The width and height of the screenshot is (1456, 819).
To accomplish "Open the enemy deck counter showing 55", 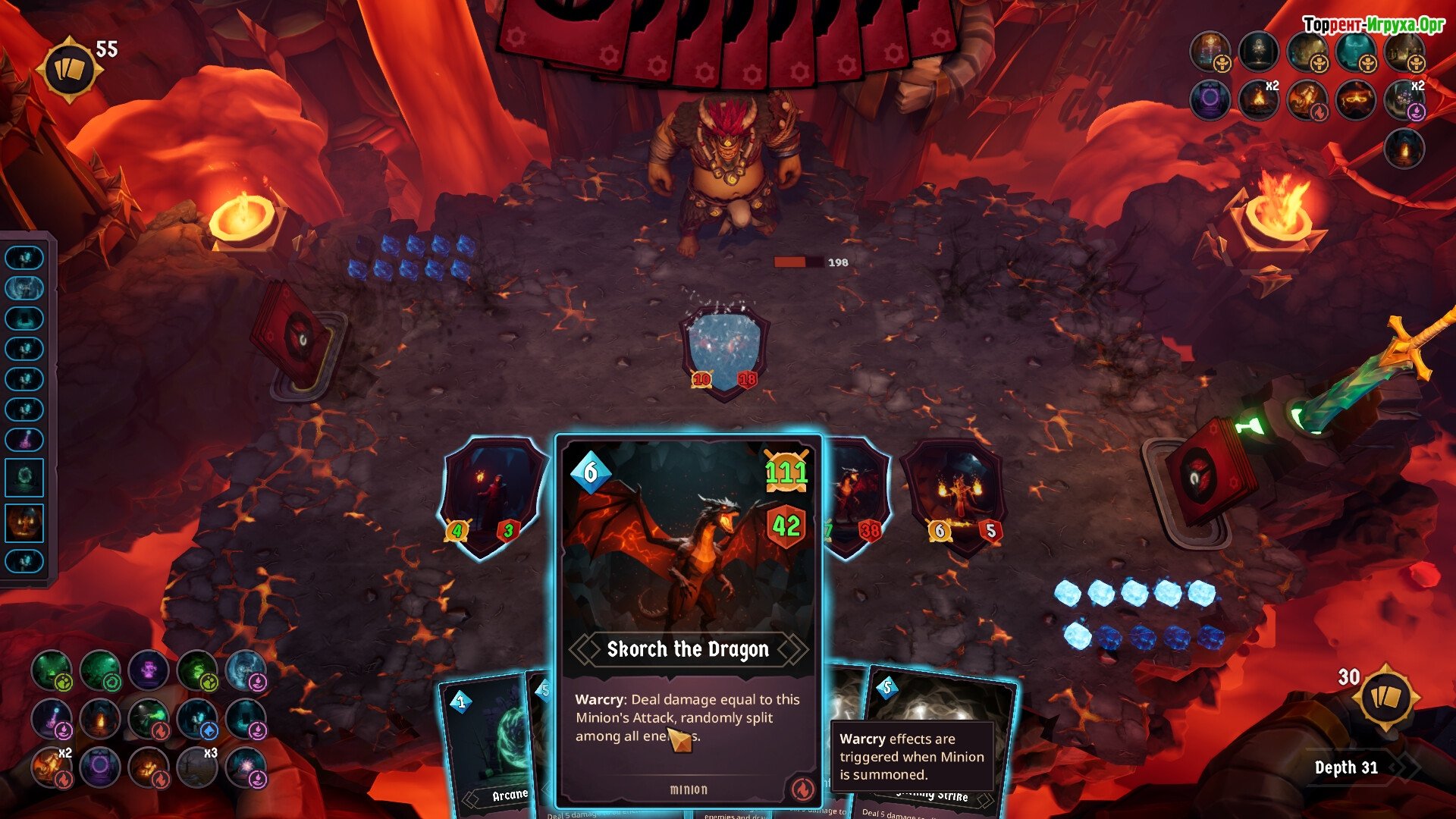I will (69, 70).
